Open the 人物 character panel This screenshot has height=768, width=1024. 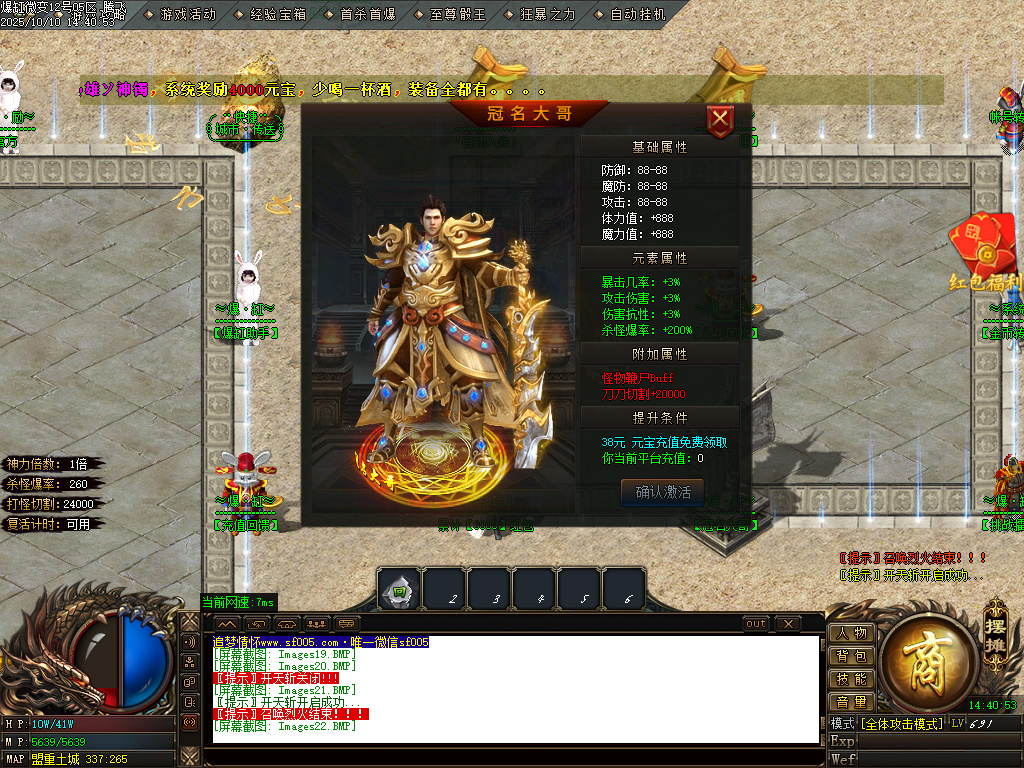(x=851, y=633)
